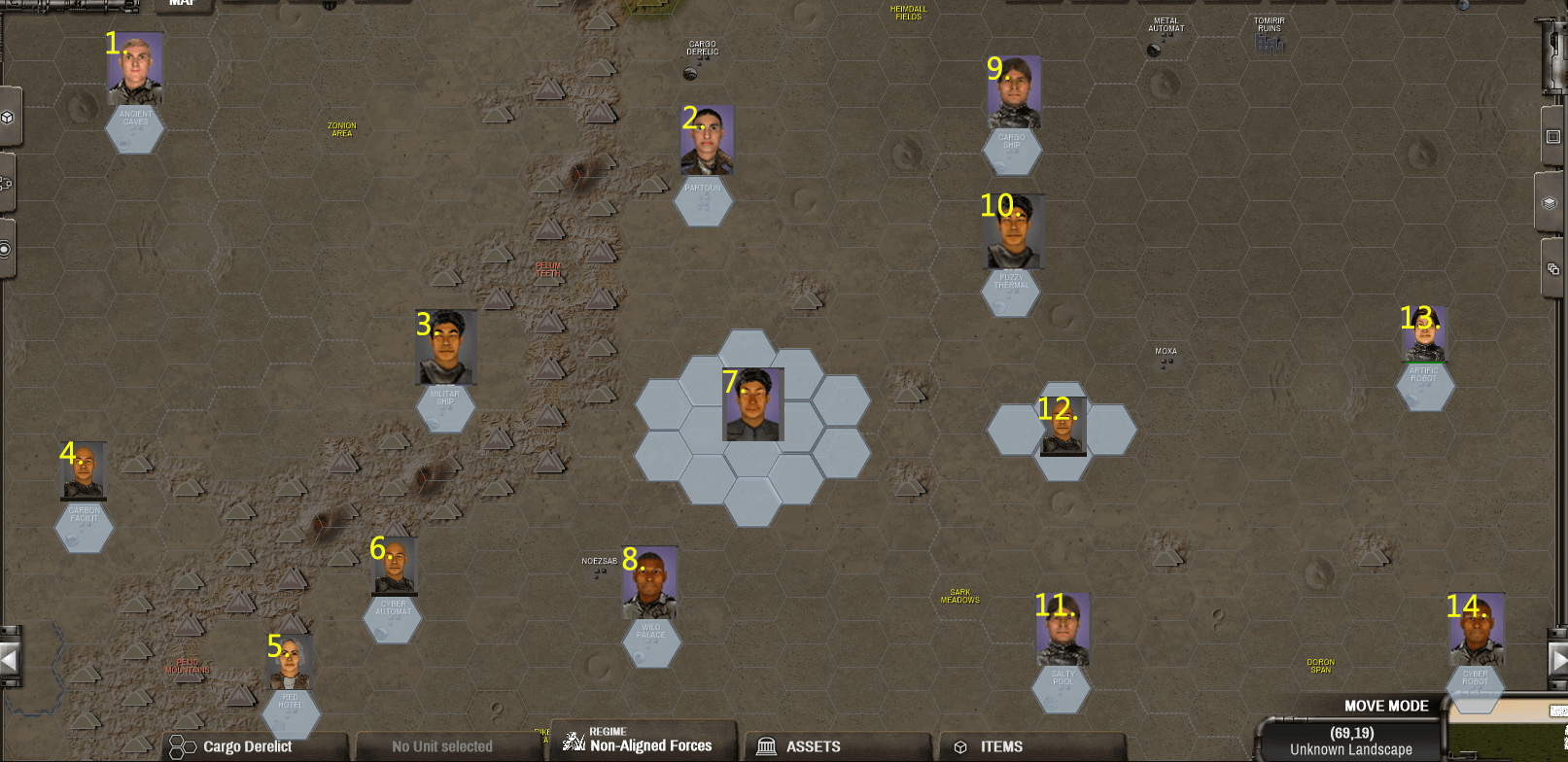Viewport: 1568px width, 762px height.
Task: Click the bank icon on the ASSETS panel
Action: pos(766,746)
